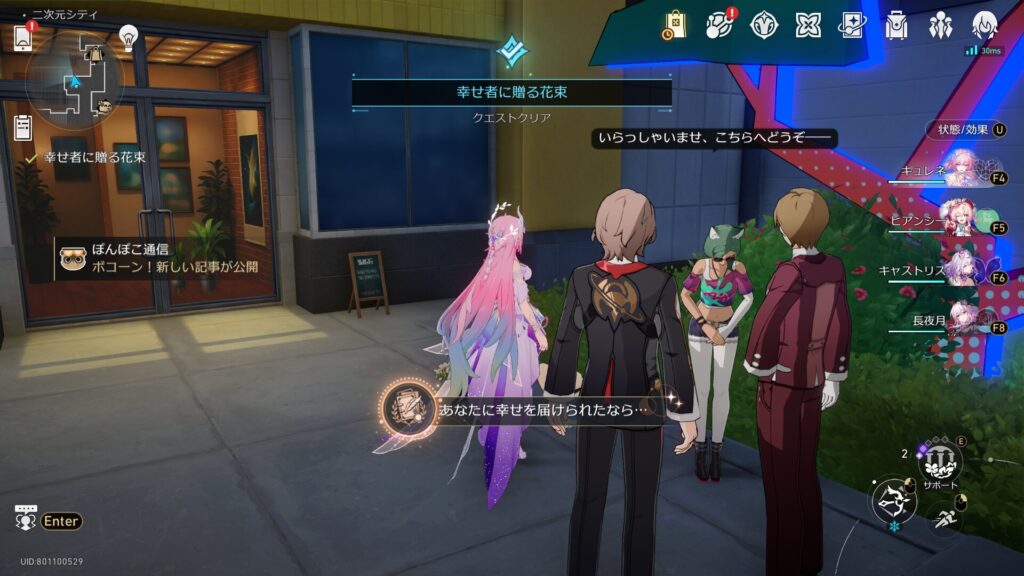Select the tracked quest 幸せ者に贈る花束

click(x=95, y=157)
